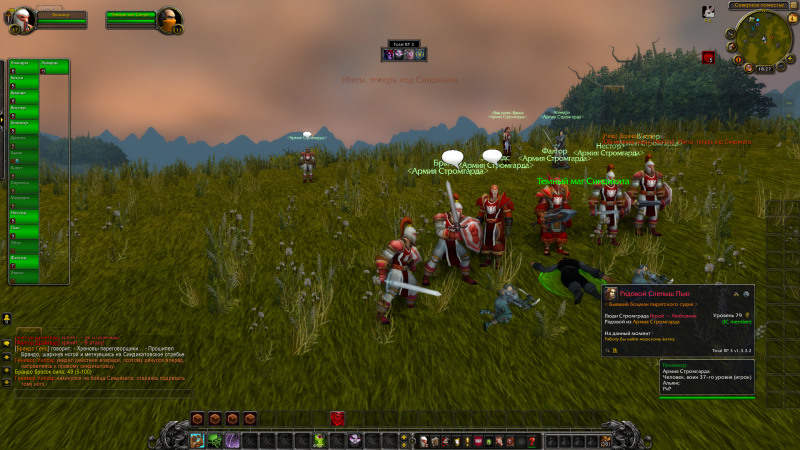Click the player portrait in the unit frame

22,18
